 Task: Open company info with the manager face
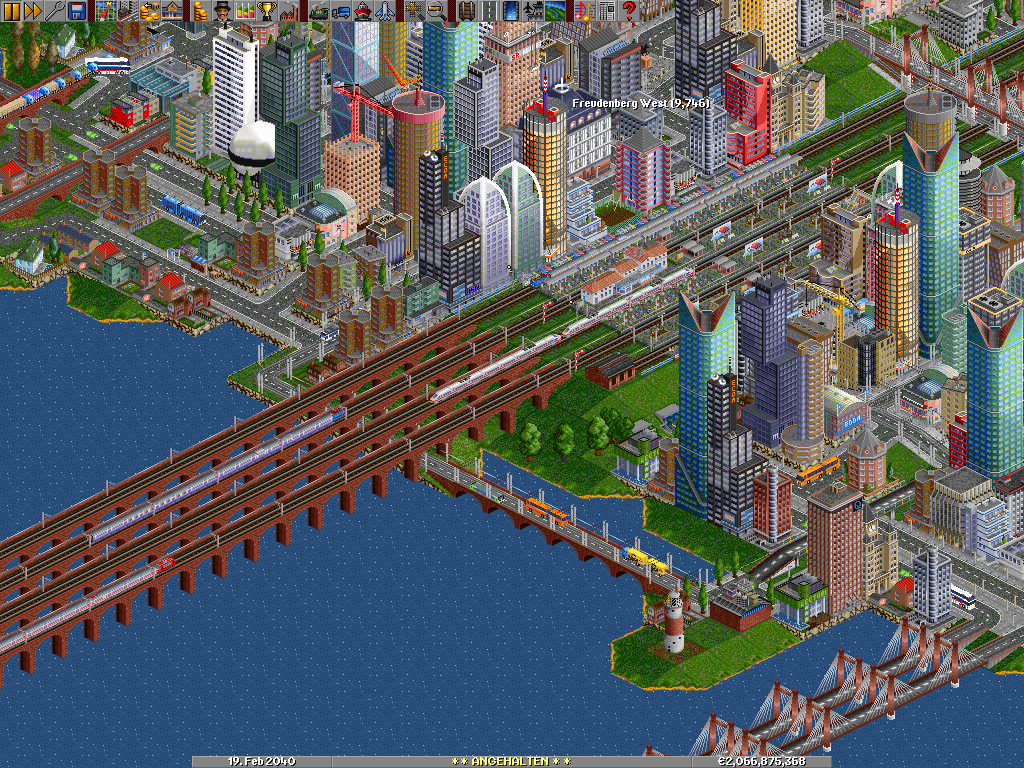tap(223, 11)
